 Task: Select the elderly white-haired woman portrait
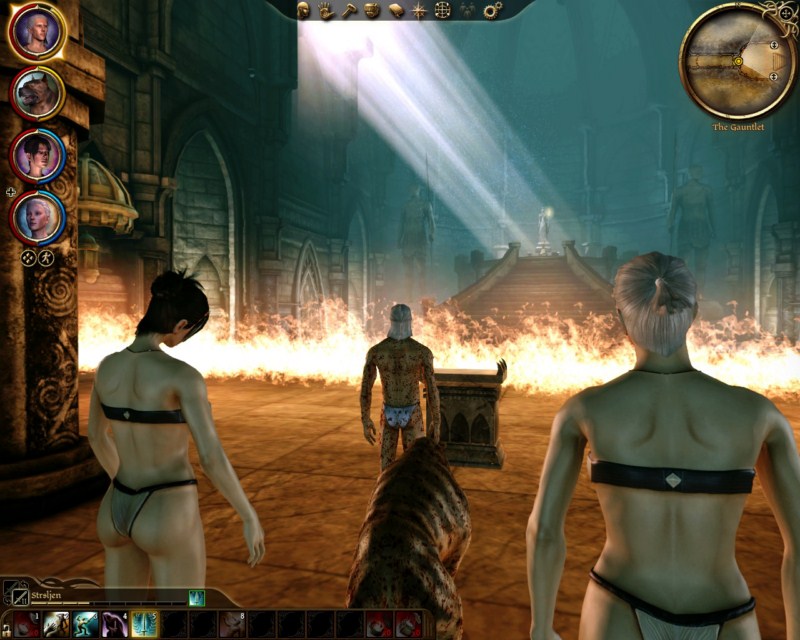point(37,216)
